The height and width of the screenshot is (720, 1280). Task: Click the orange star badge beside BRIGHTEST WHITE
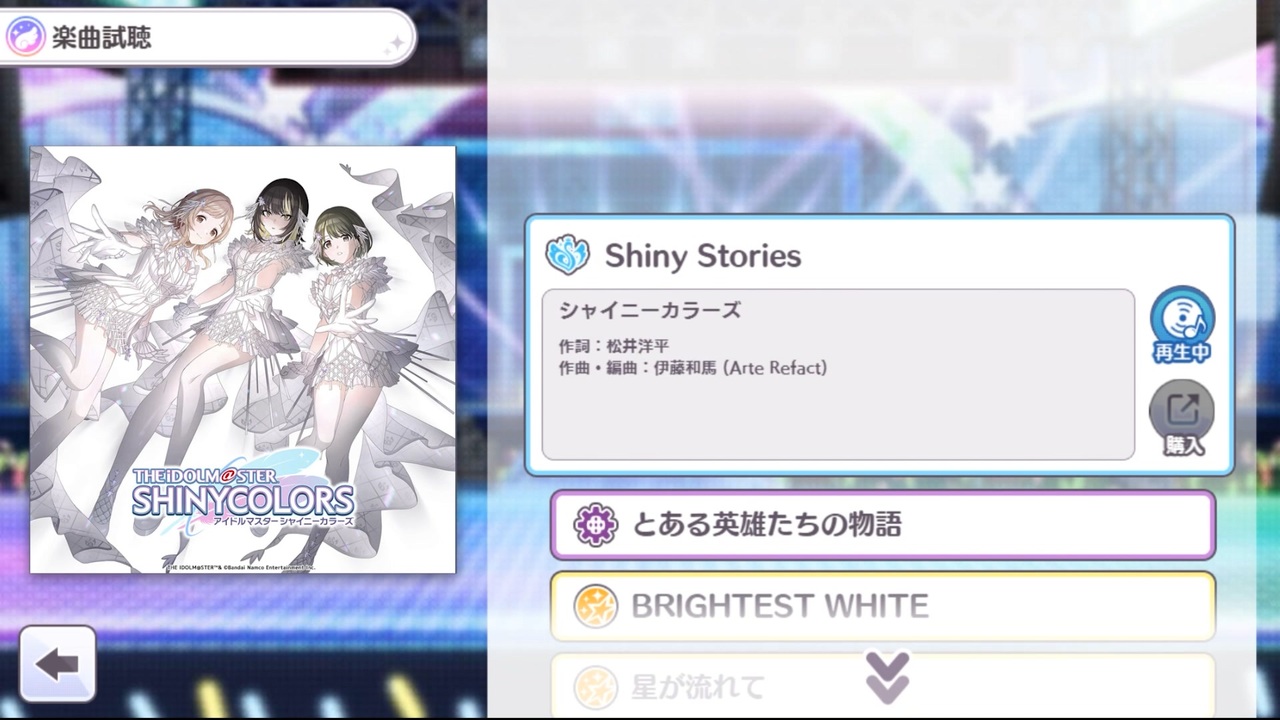click(x=595, y=605)
